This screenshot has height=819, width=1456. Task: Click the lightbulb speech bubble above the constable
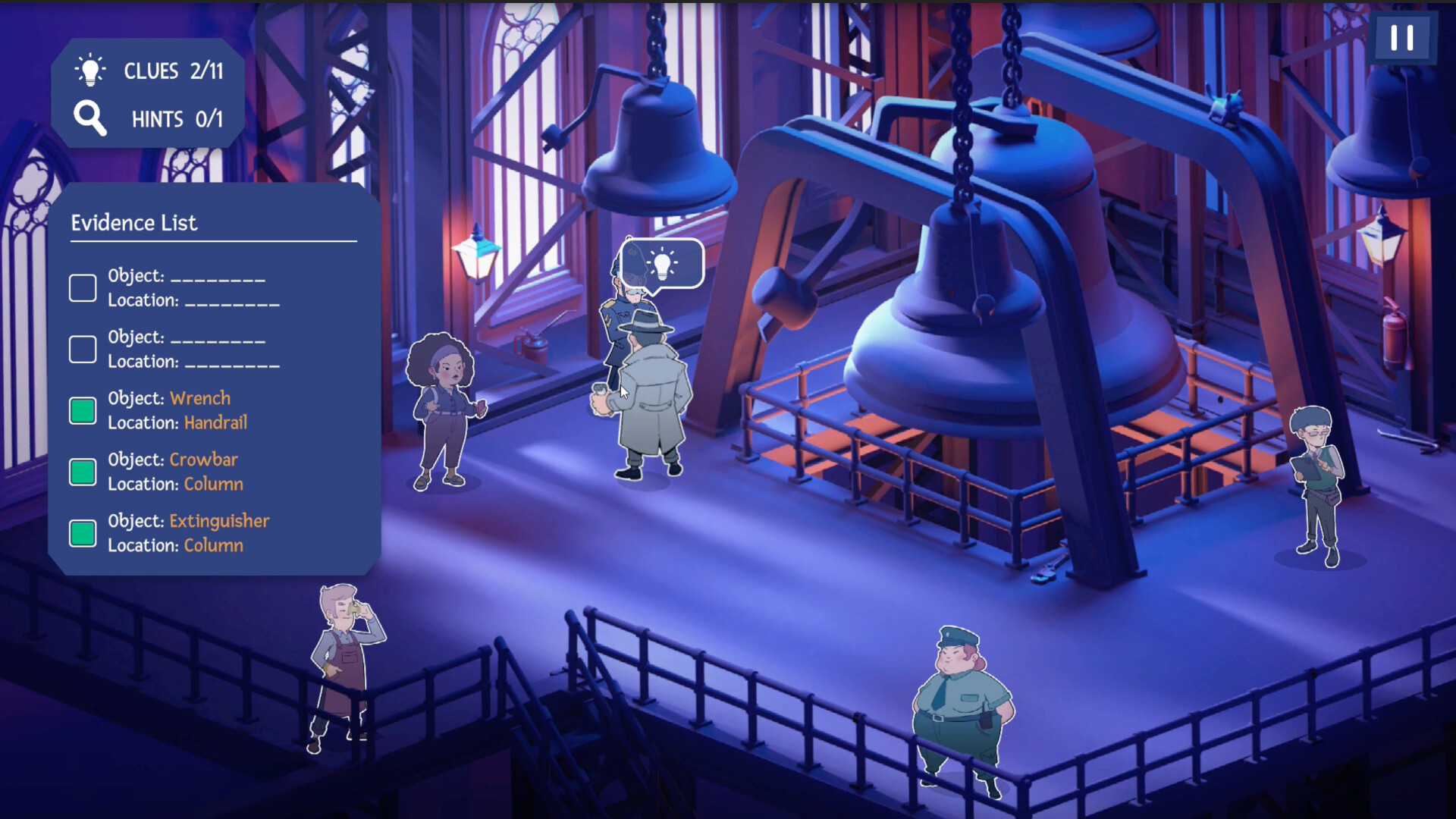point(664,264)
